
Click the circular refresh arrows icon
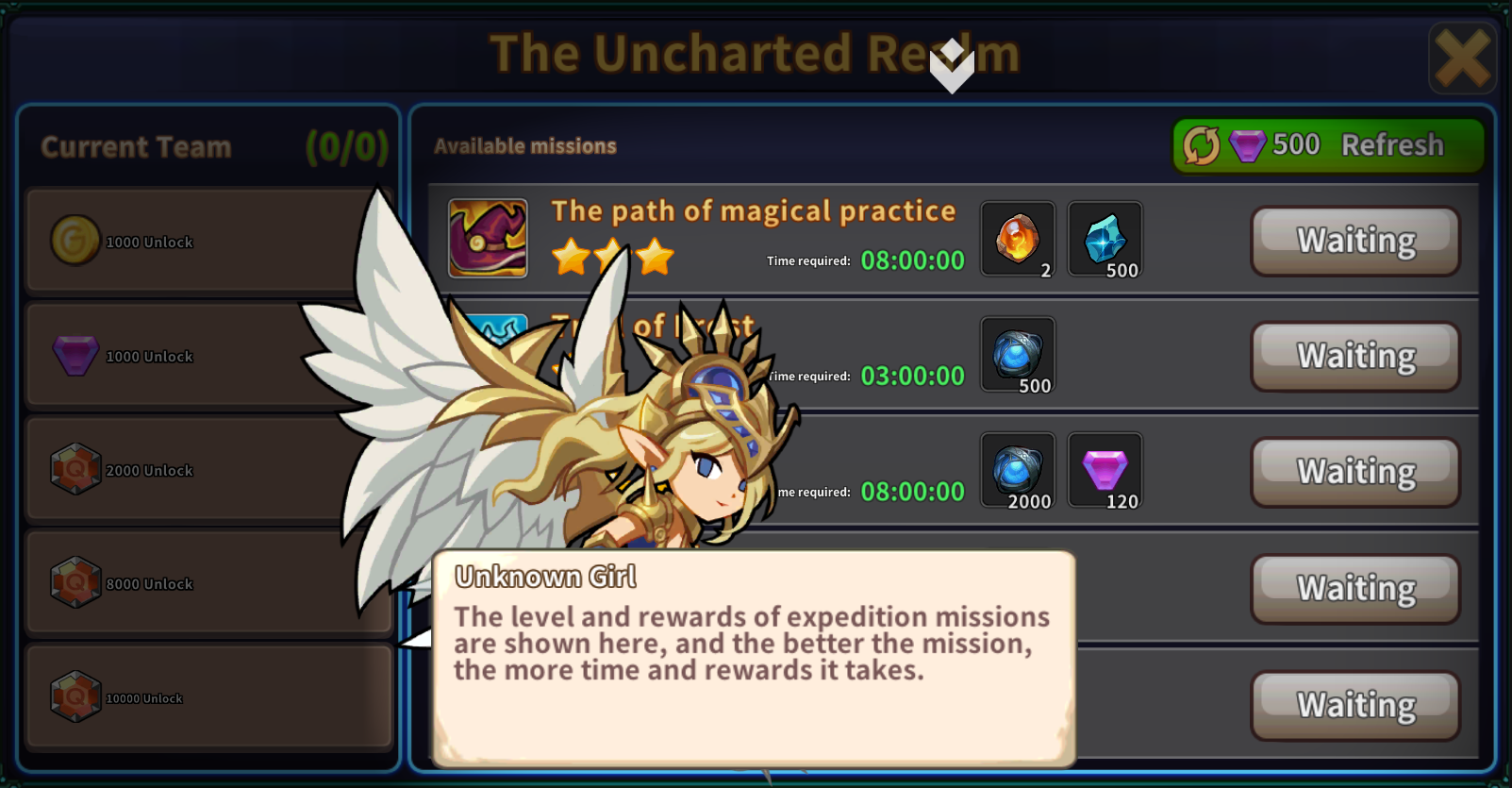point(1200,144)
